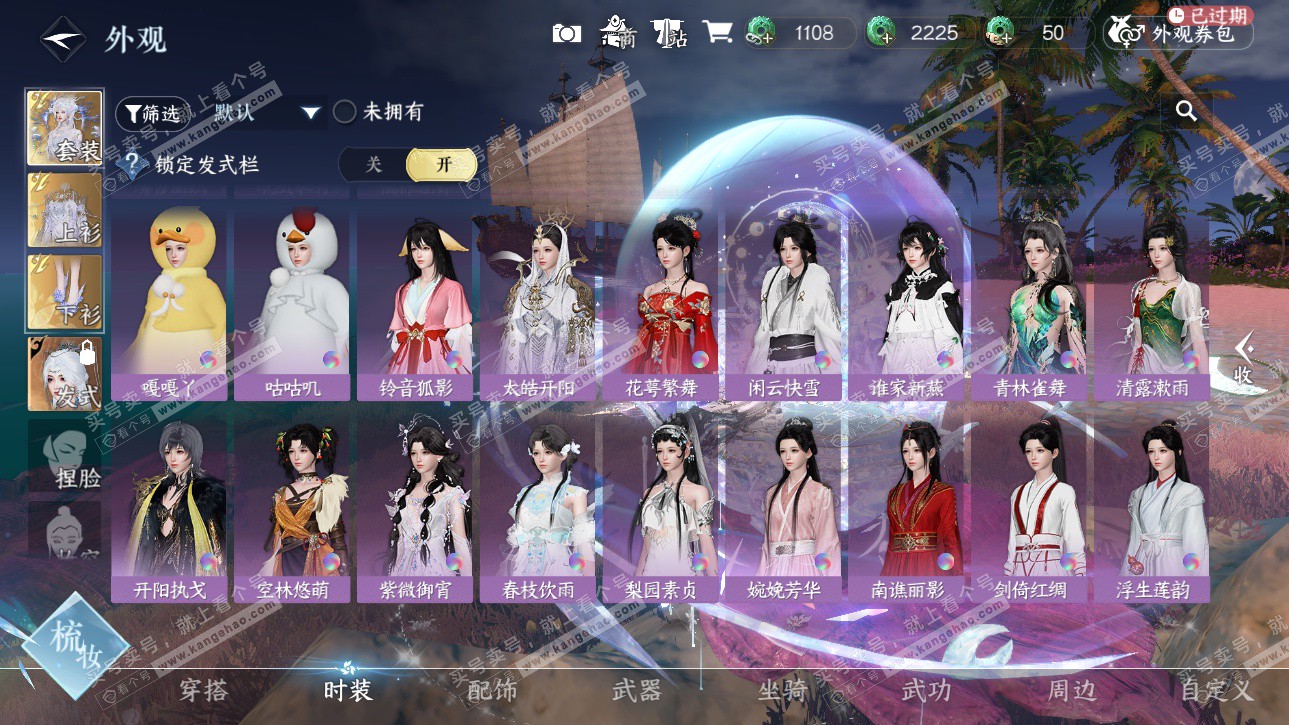
Task: Choose the 嘎嘎丫 duck outfit
Action: (171, 300)
